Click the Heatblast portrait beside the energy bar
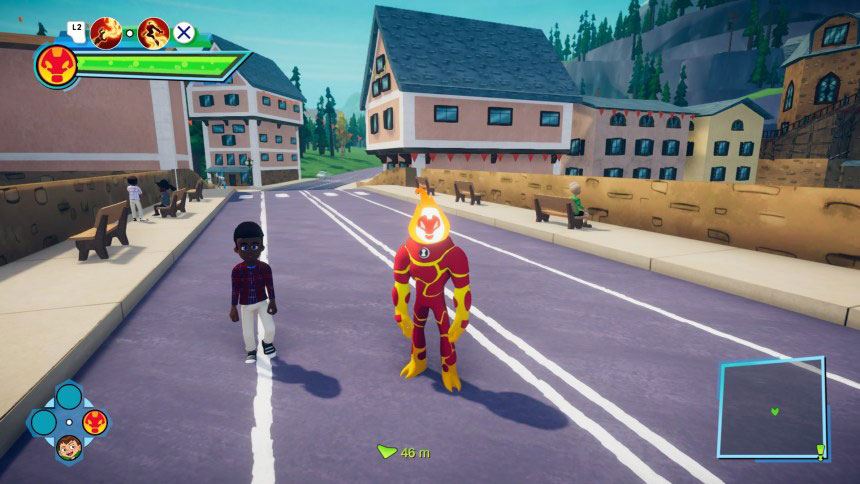 pos(56,65)
